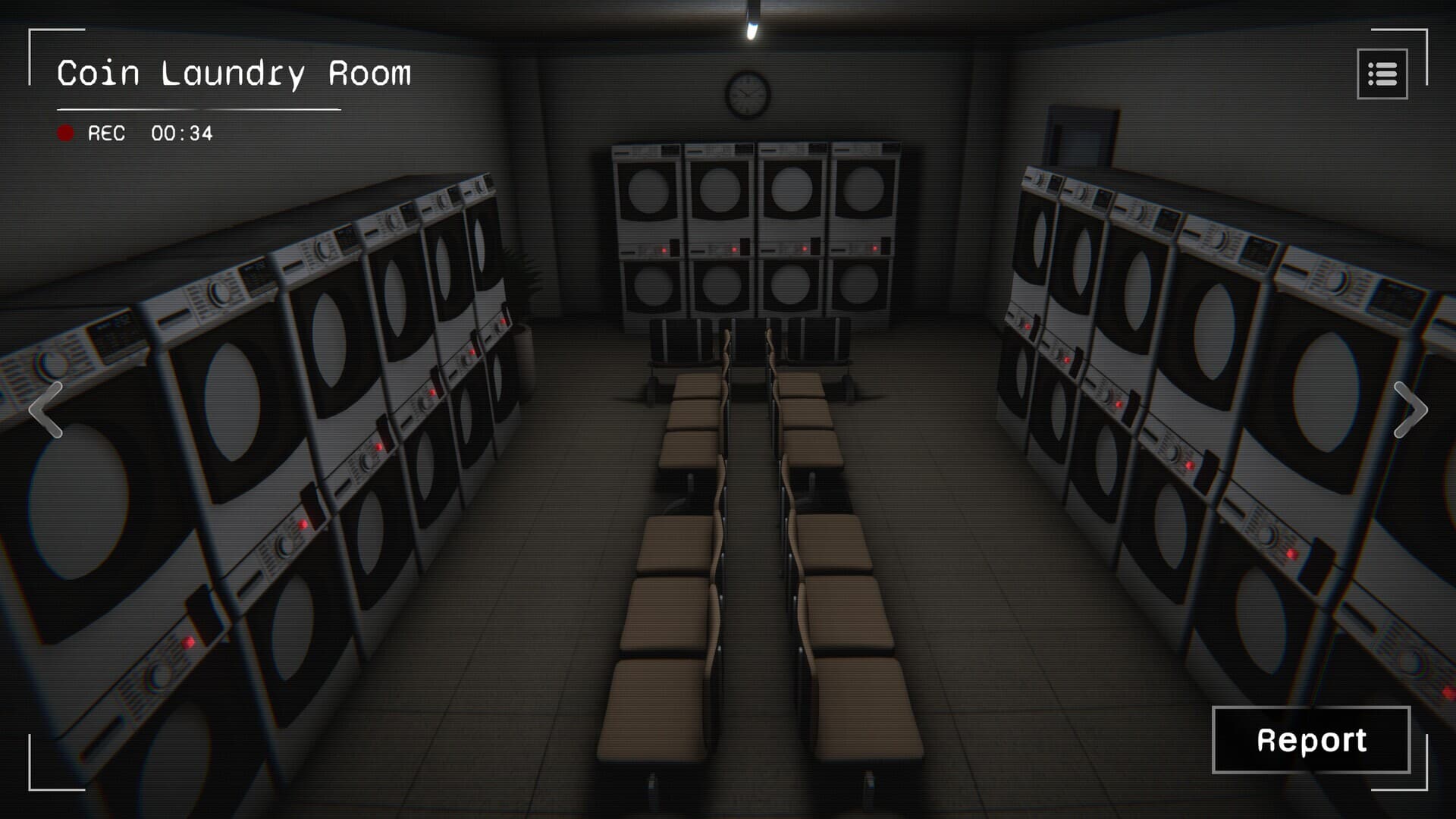Viewport: 1456px width, 819px height.
Task: Open the list menu icon
Action: [x=1382, y=74]
